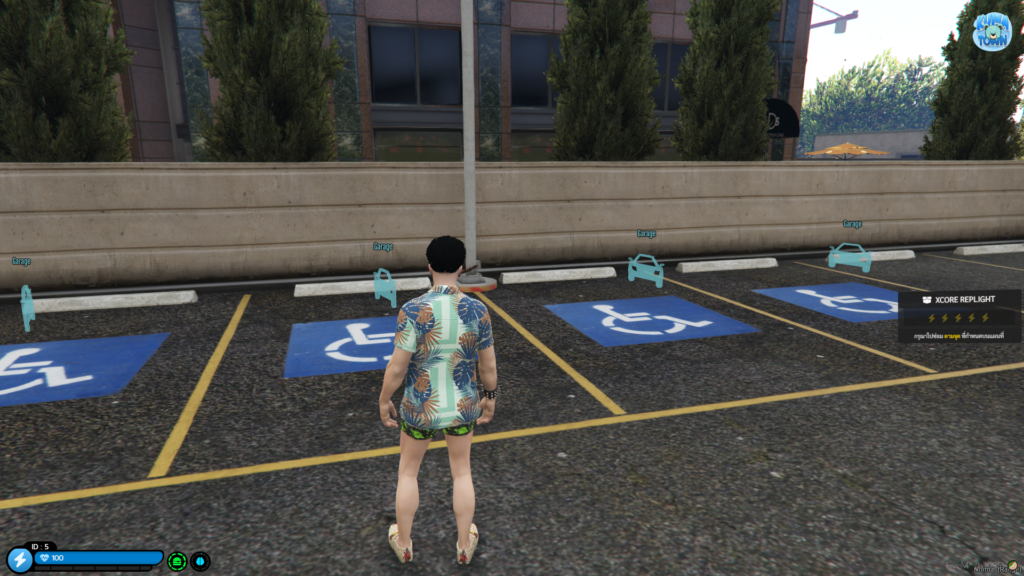
Task: Select the blue thirst status icon
Action: tap(200, 561)
